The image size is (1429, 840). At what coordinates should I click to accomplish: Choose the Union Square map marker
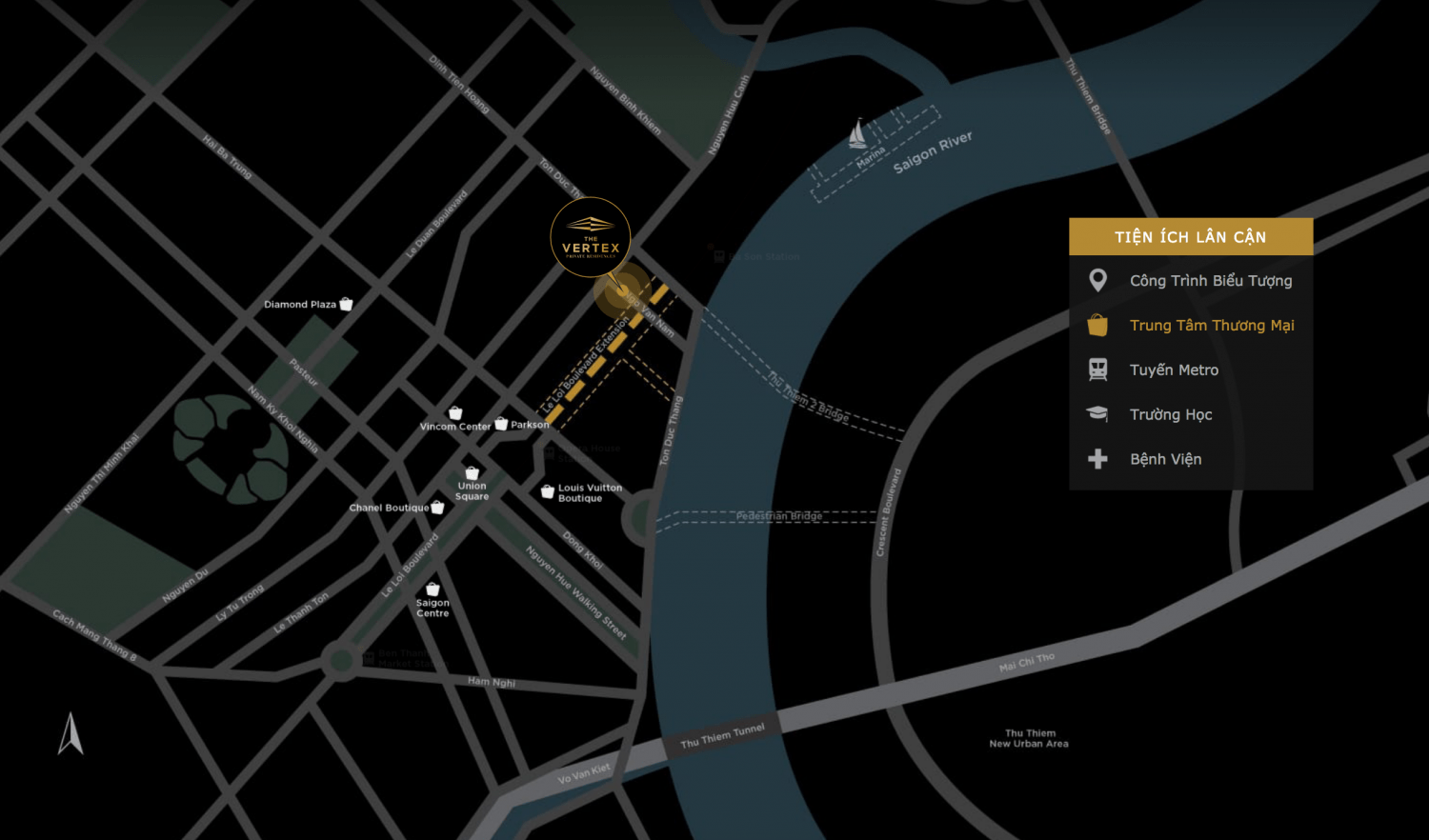tap(472, 473)
